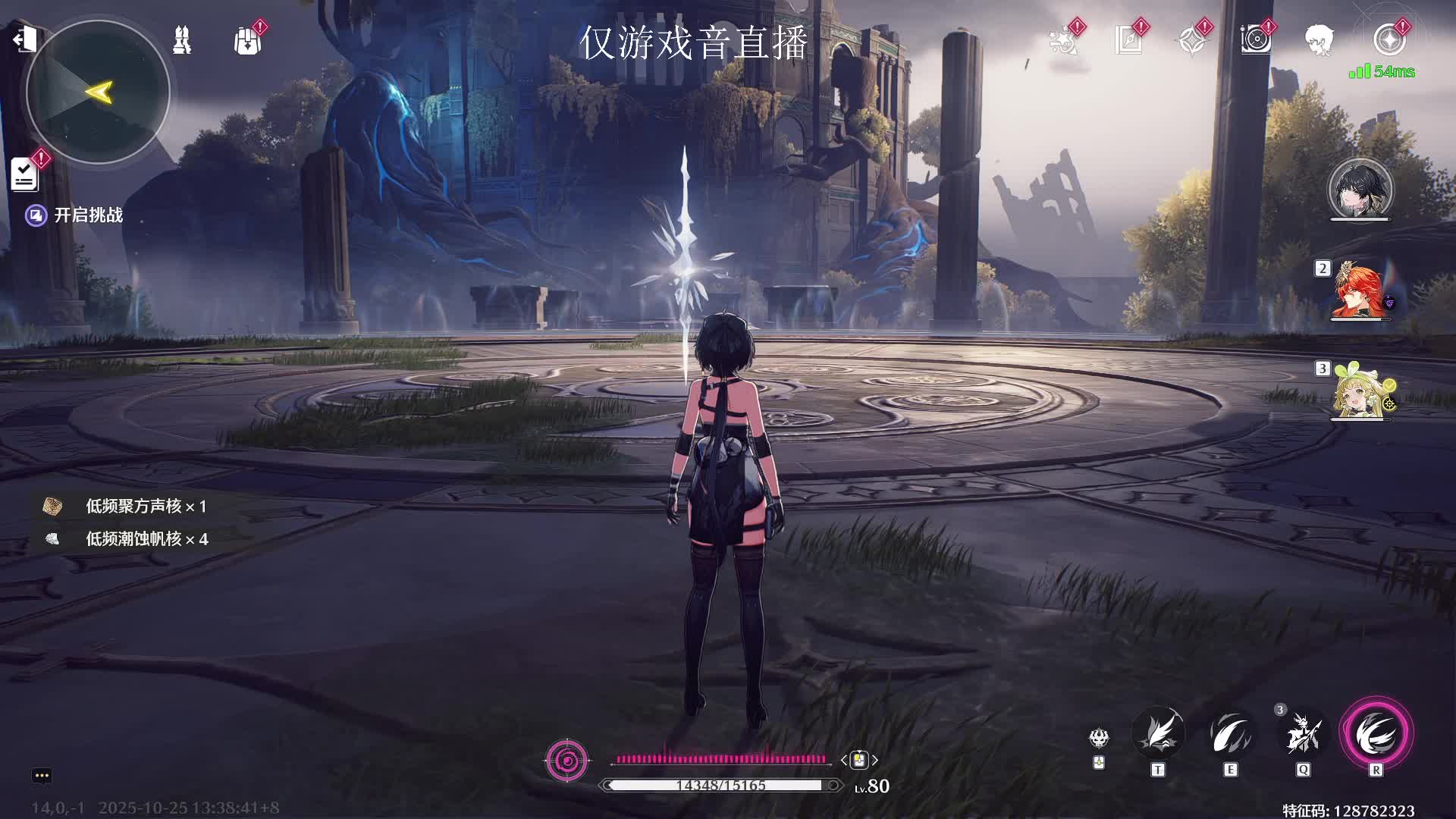Click the echo skull icon beside skills

(x=1099, y=737)
